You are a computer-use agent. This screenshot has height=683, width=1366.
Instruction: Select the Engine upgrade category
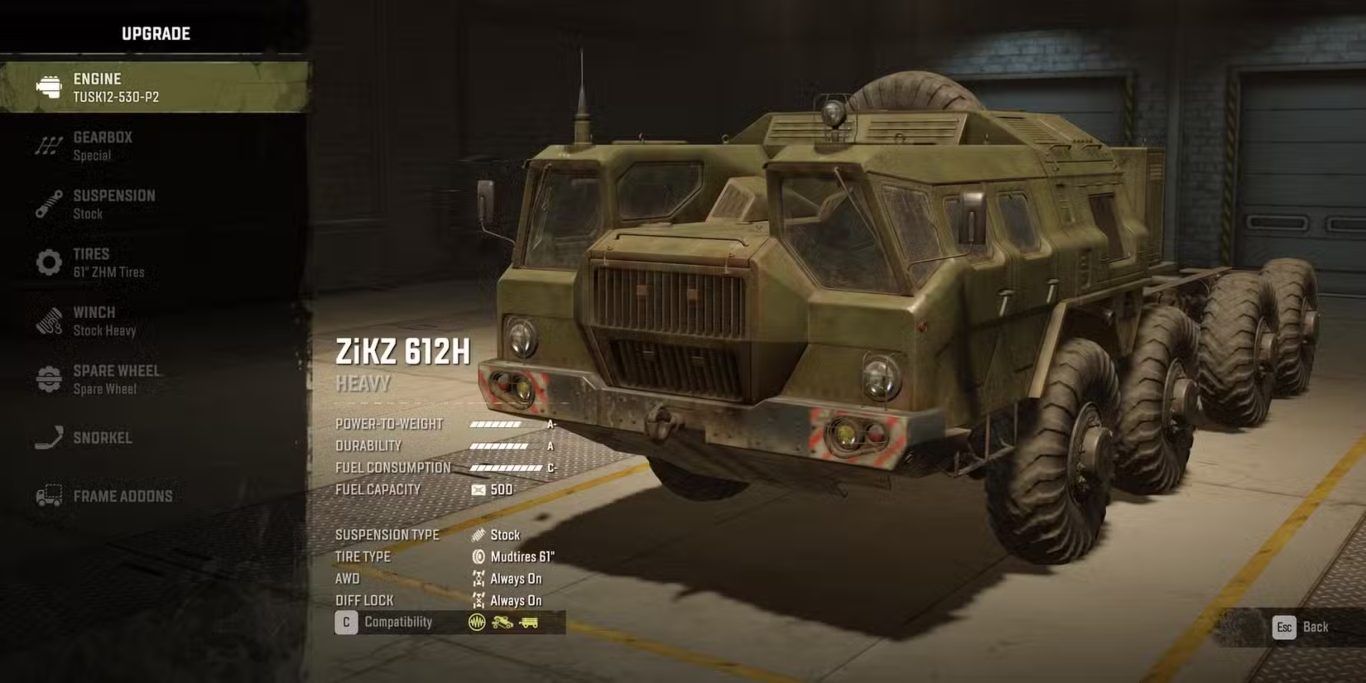pyautogui.click(x=150, y=87)
